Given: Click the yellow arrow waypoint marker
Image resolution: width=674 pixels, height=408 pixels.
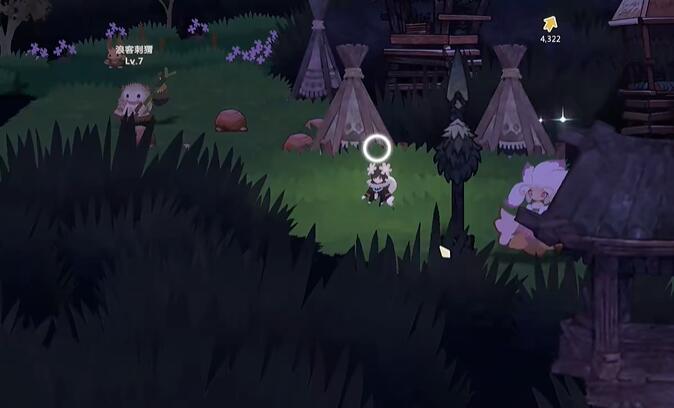Looking at the screenshot, I should tap(549, 24).
